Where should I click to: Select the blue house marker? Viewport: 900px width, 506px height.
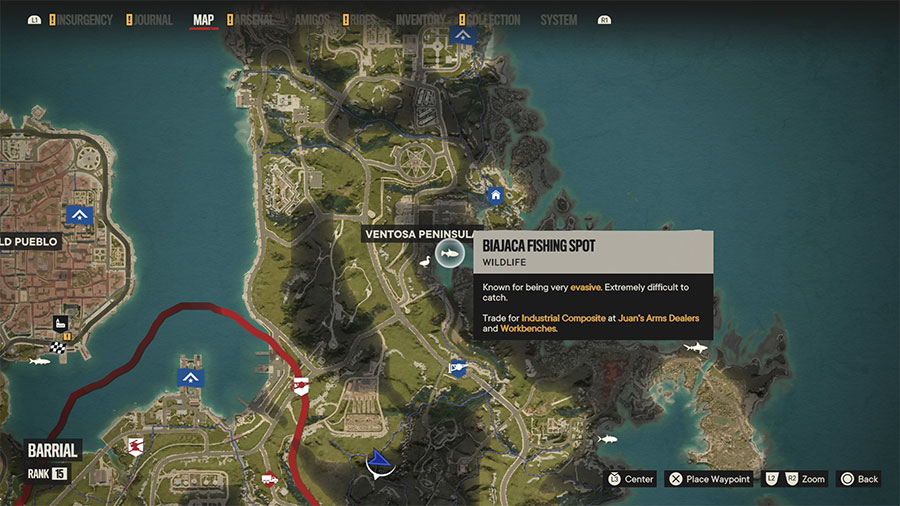494,196
